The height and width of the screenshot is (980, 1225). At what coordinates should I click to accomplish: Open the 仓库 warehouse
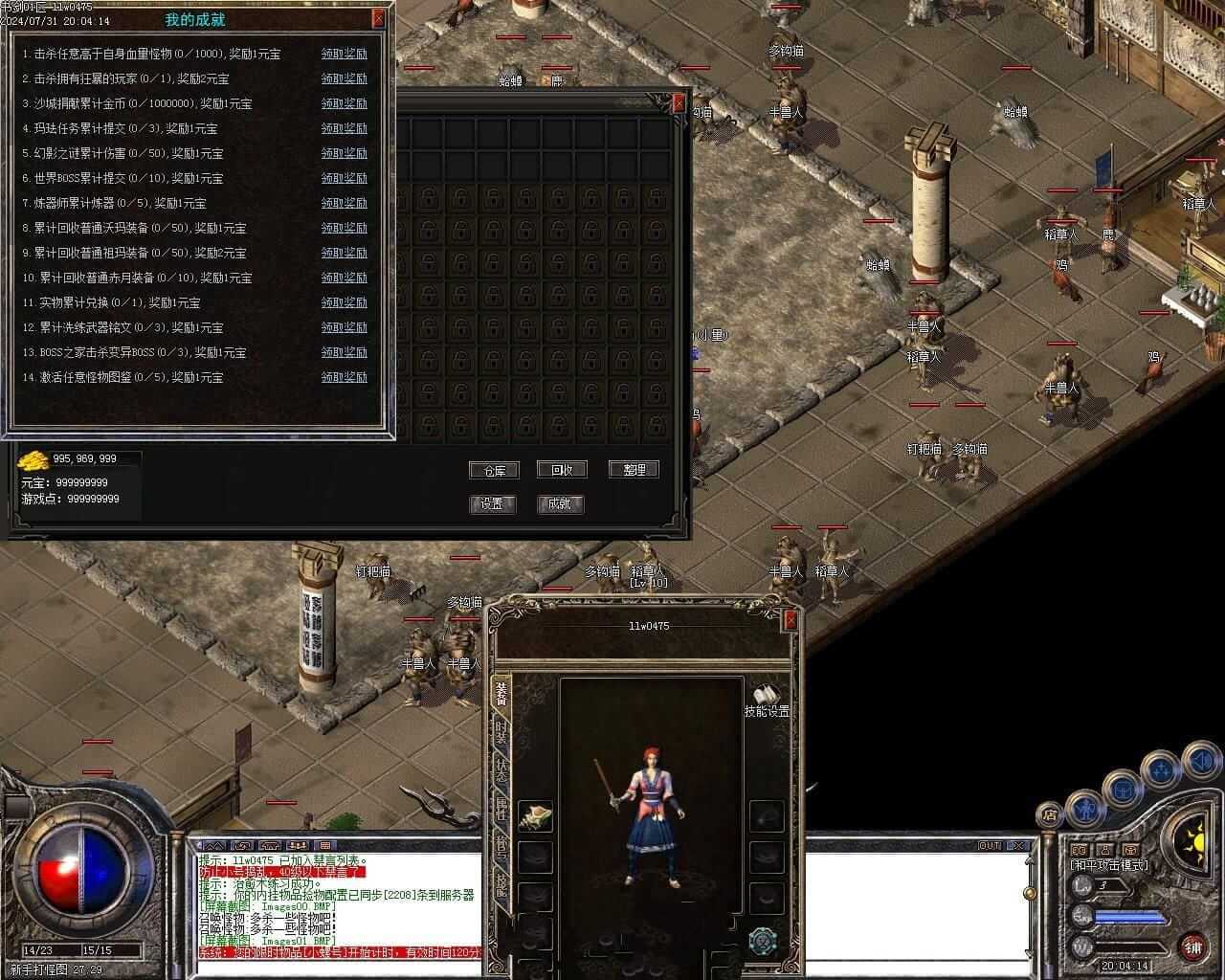[494, 470]
